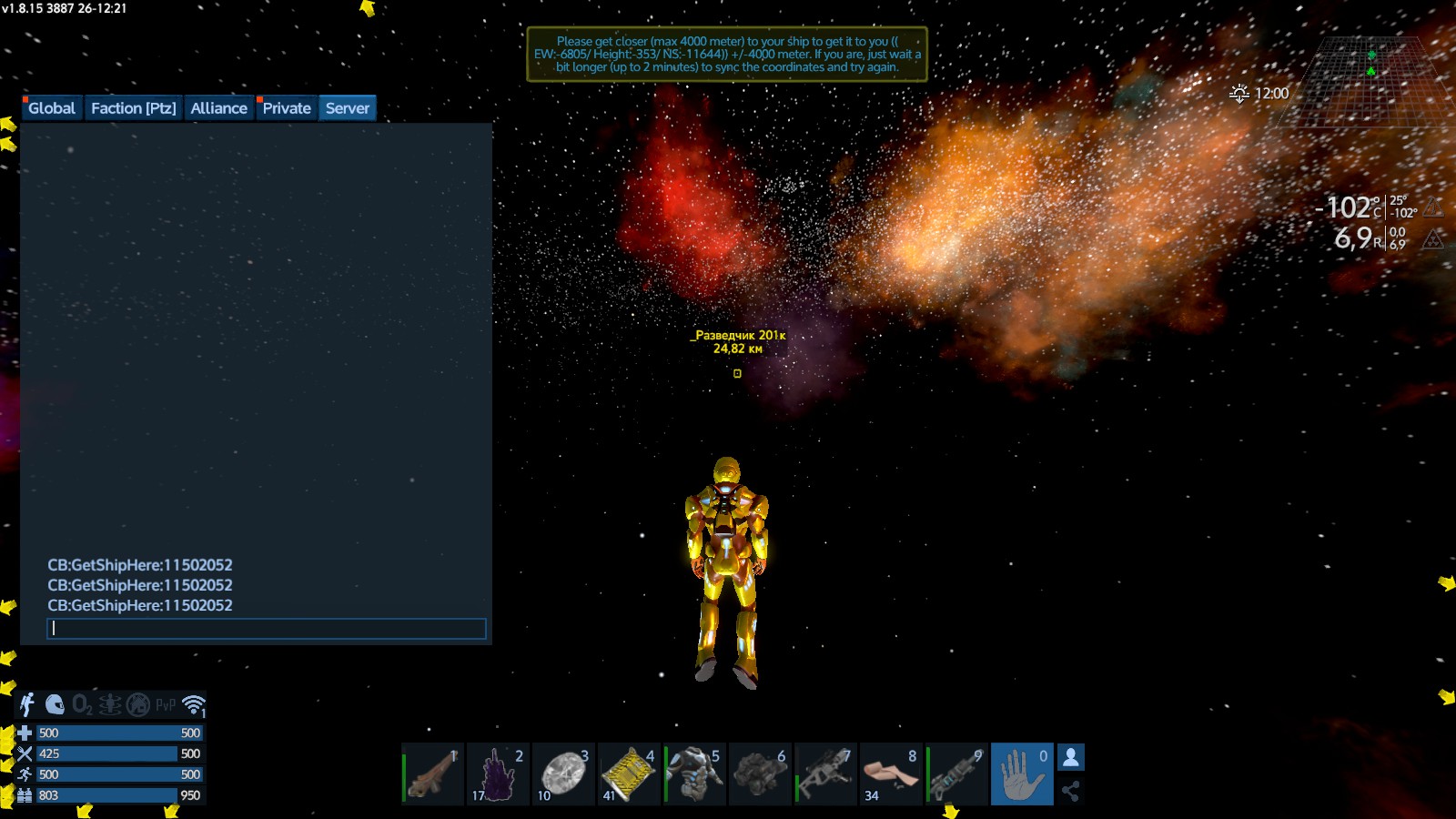Show the Private chat tab

pos(287,108)
